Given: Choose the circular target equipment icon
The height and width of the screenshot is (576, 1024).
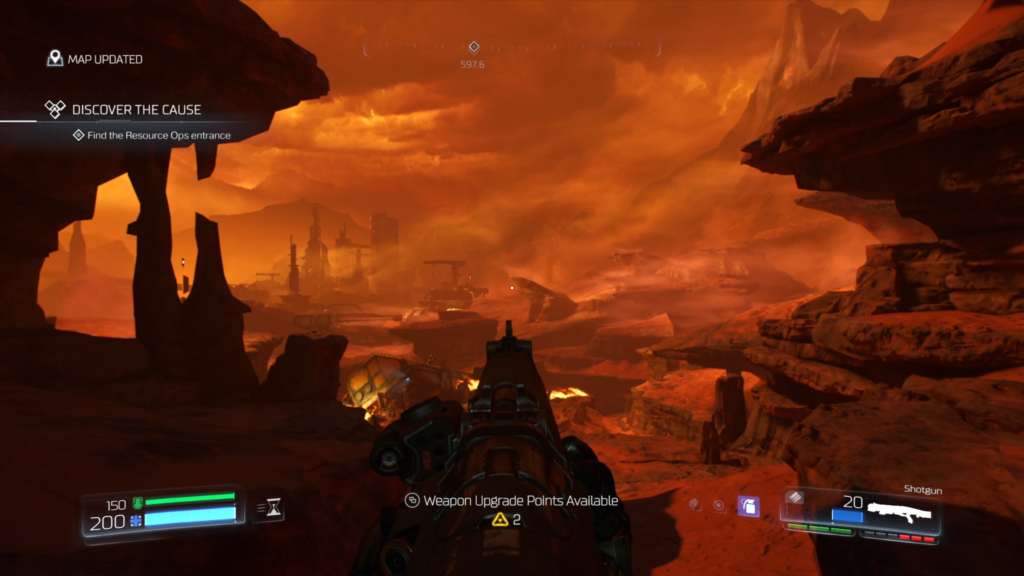Looking at the screenshot, I should 719,507.
